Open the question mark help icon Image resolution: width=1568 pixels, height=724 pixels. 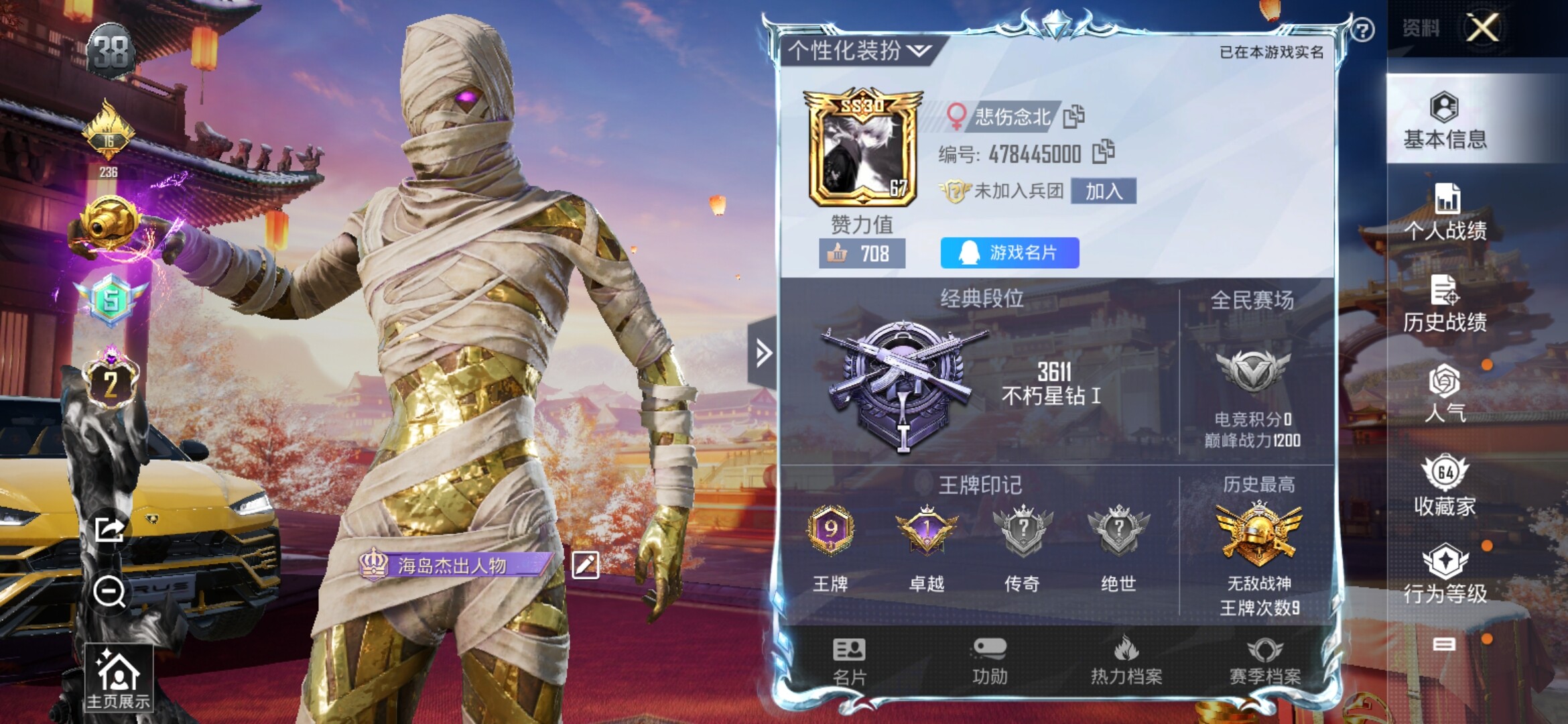coord(1362,30)
